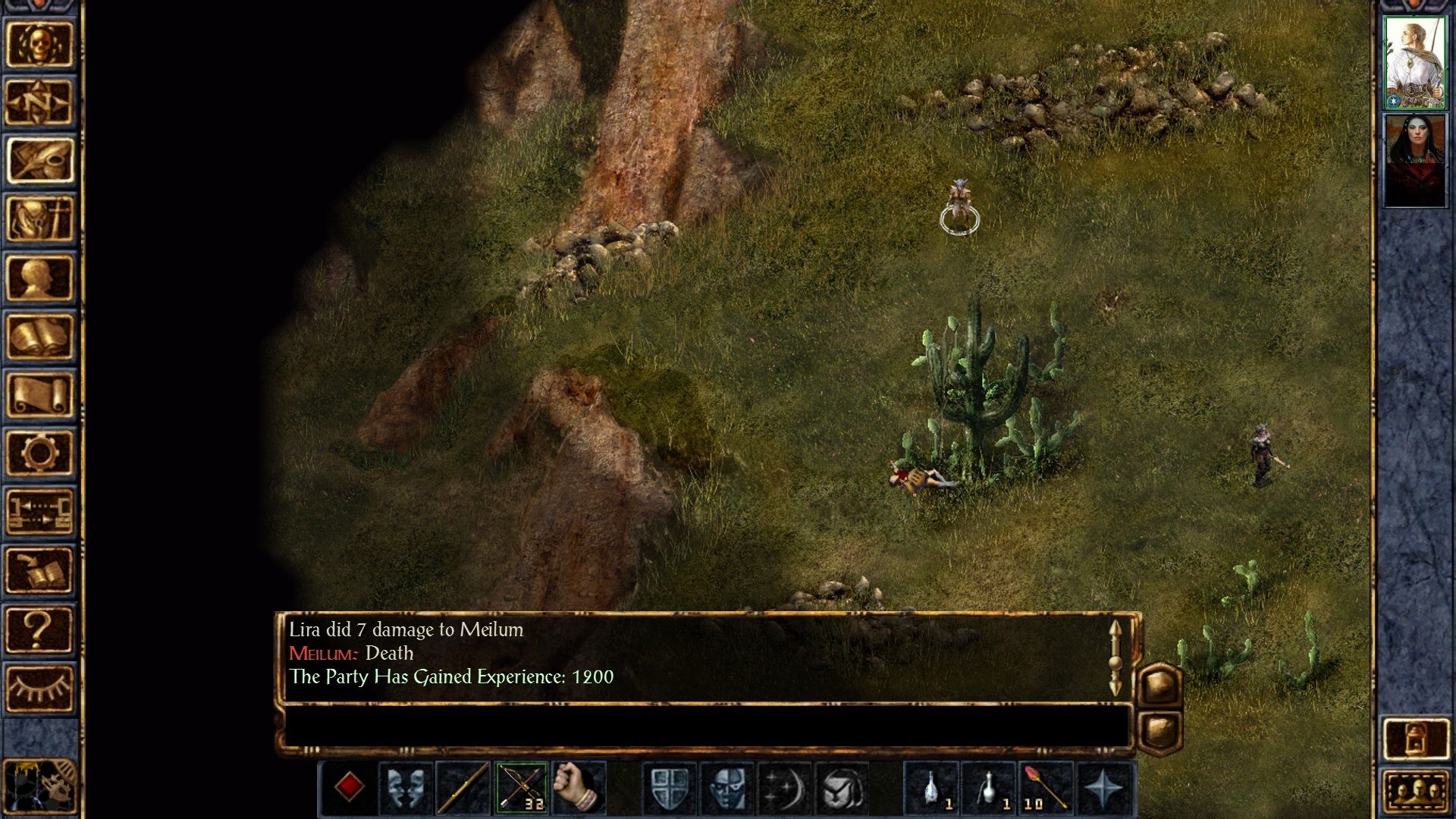The width and height of the screenshot is (1456, 819).
Task: Open the priest scroll icon
Action: point(39,395)
